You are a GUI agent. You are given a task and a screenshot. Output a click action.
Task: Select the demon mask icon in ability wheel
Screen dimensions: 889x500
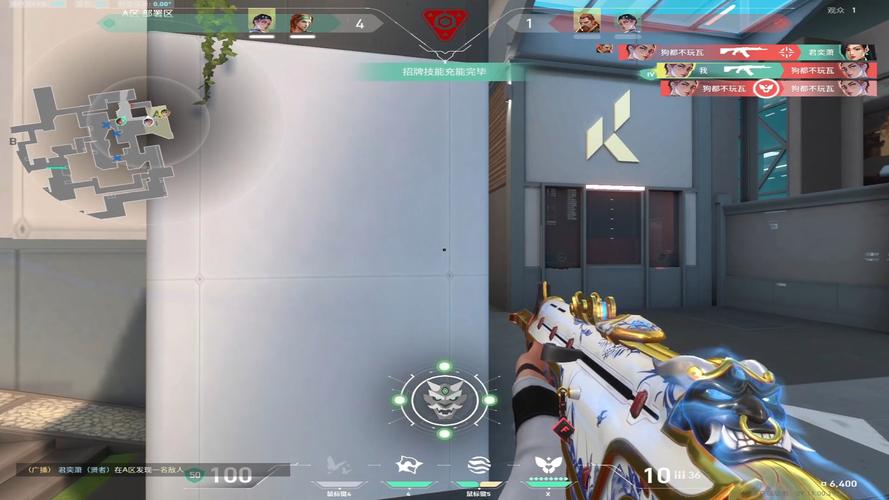pyautogui.click(x=444, y=398)
